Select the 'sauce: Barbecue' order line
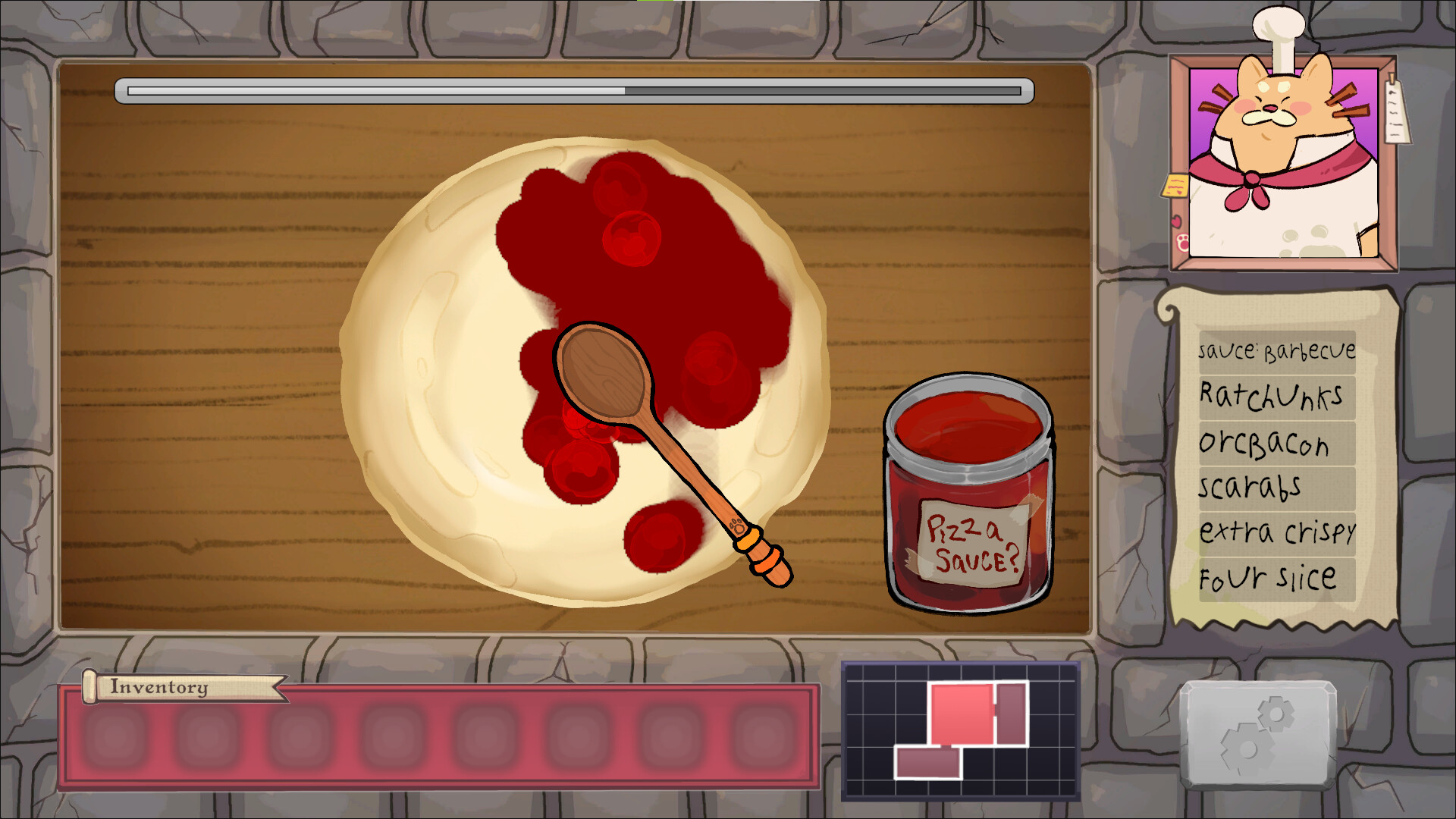Screen dimensions: 1456x819 coord(1276,350)
